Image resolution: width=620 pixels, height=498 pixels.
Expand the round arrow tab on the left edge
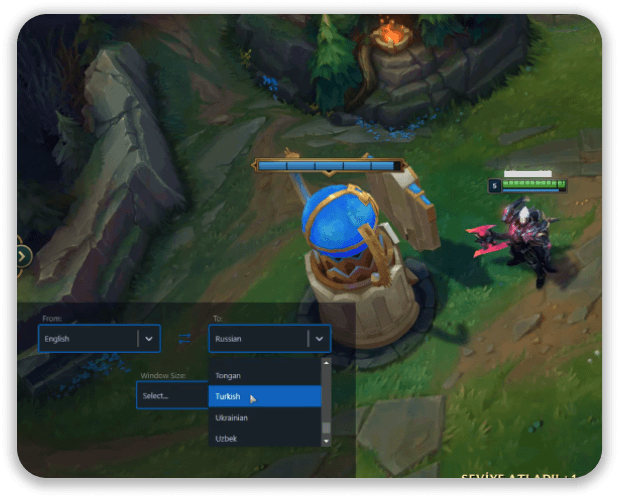pyautogui.click(x=23, y=256)
